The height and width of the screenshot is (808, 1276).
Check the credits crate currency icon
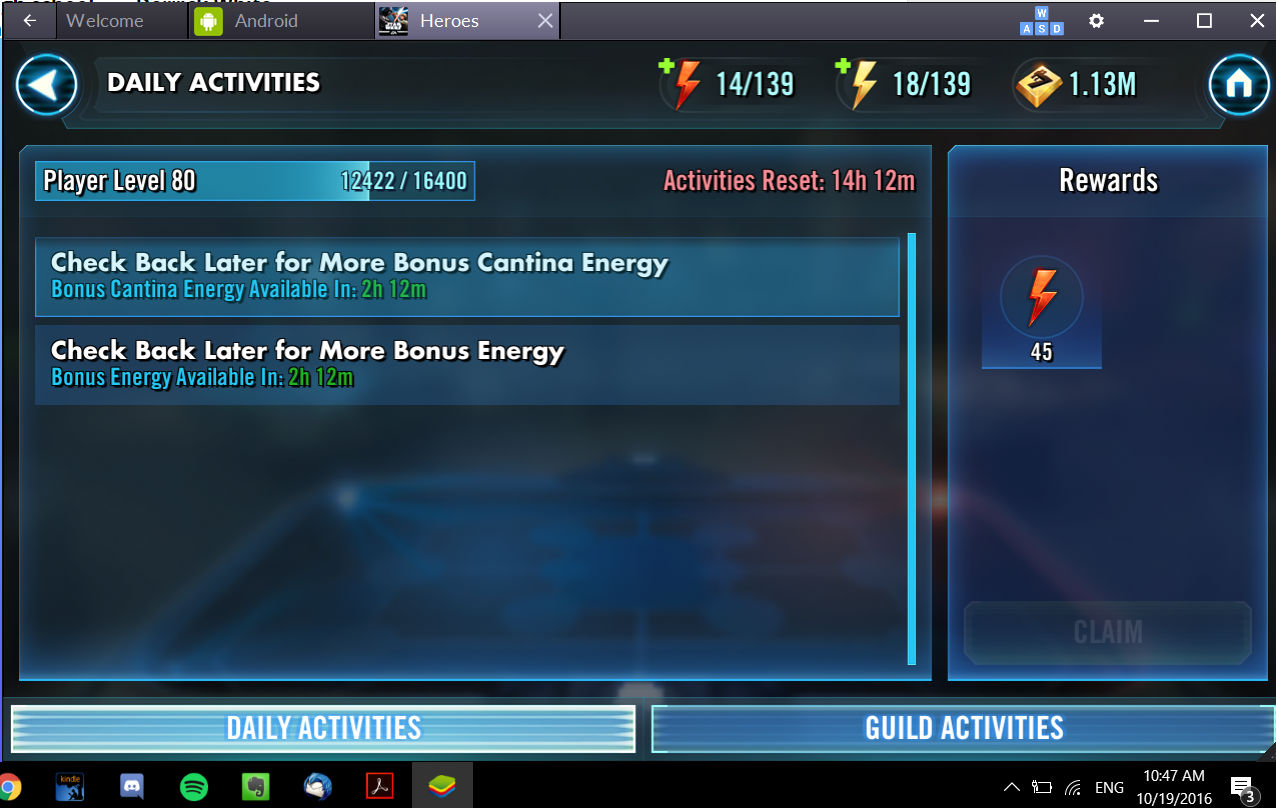click(x=1038, y=85)
